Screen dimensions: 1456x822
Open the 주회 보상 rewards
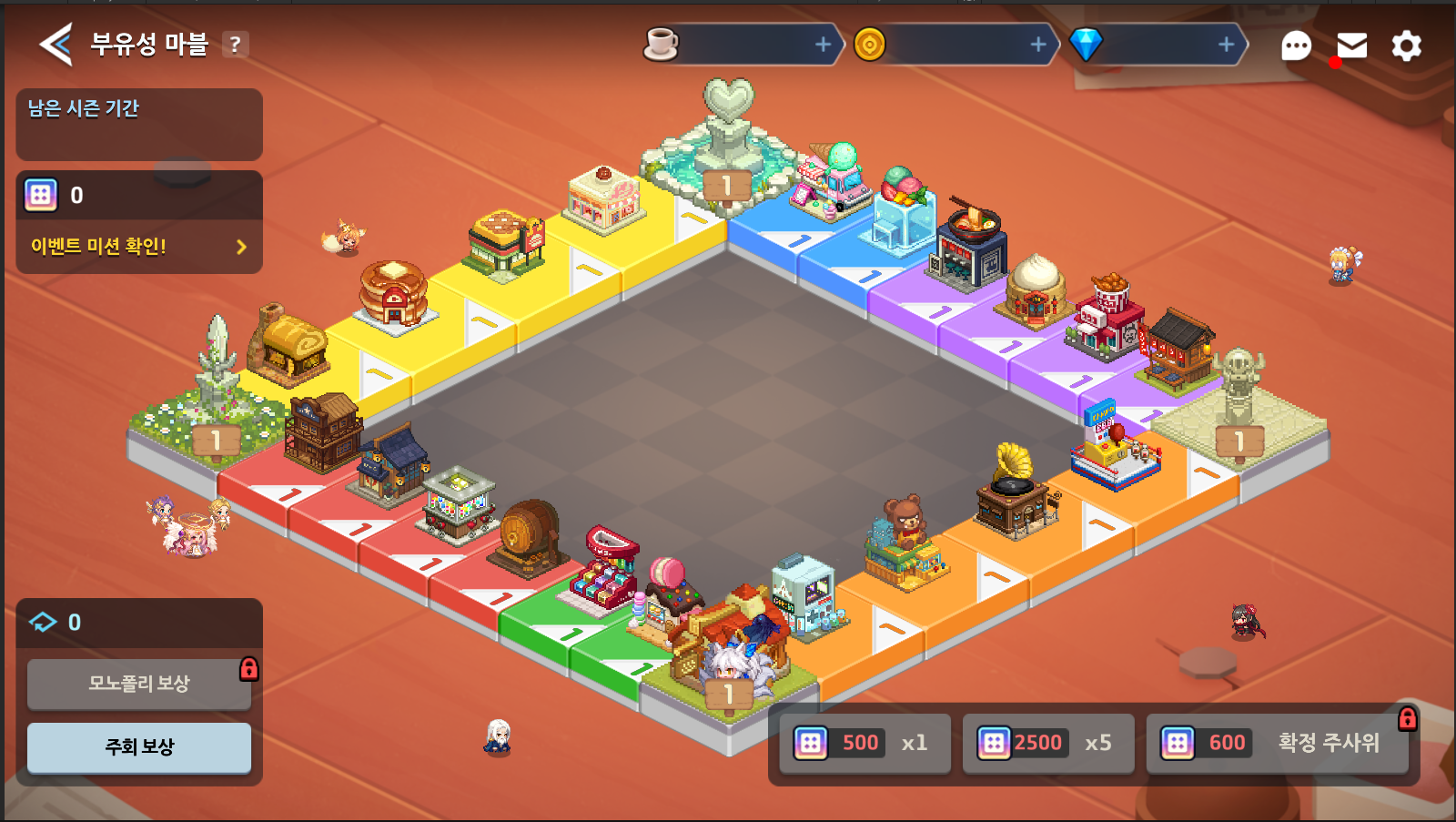click(x=139, y=747)
